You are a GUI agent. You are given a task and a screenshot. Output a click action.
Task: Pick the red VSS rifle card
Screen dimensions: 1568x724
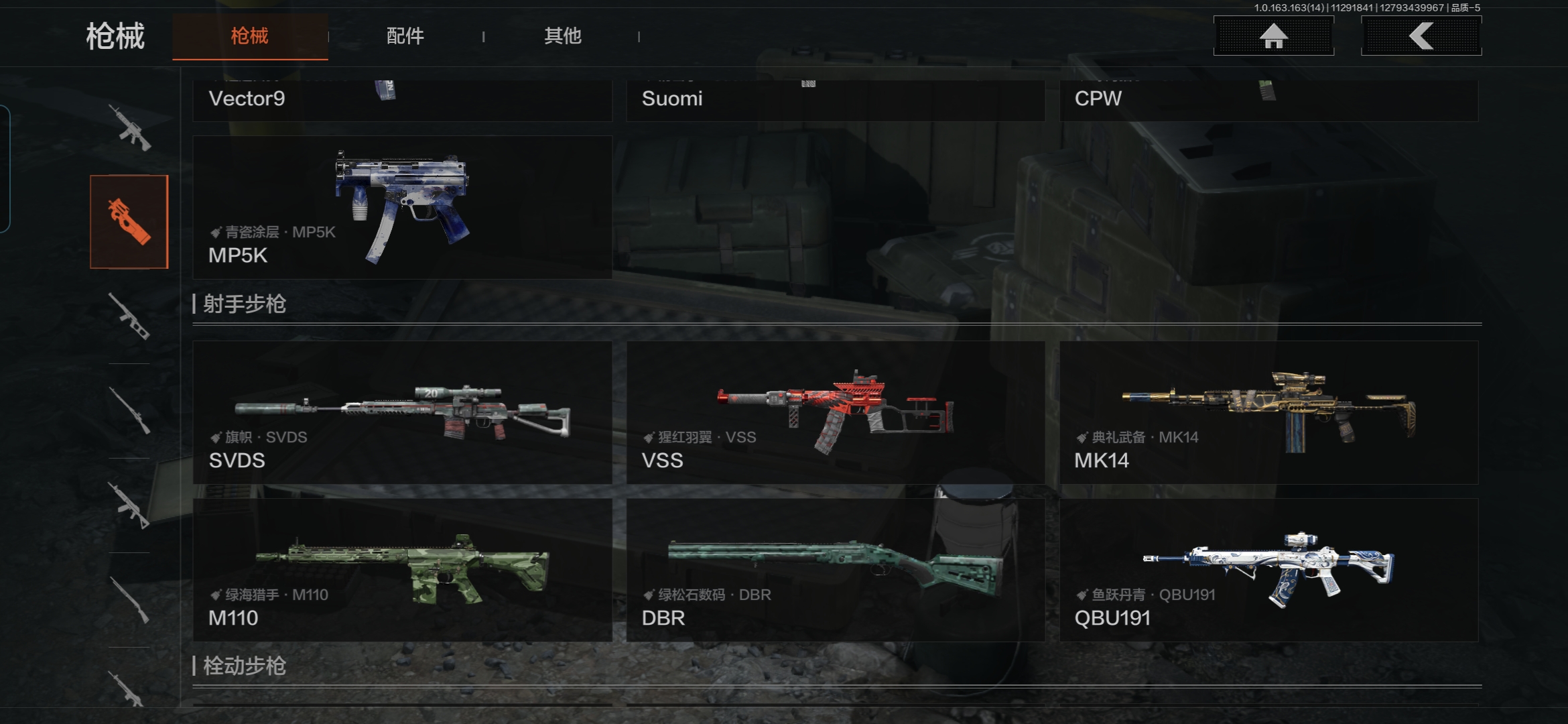pyautogui.click(x=836, y=412)
